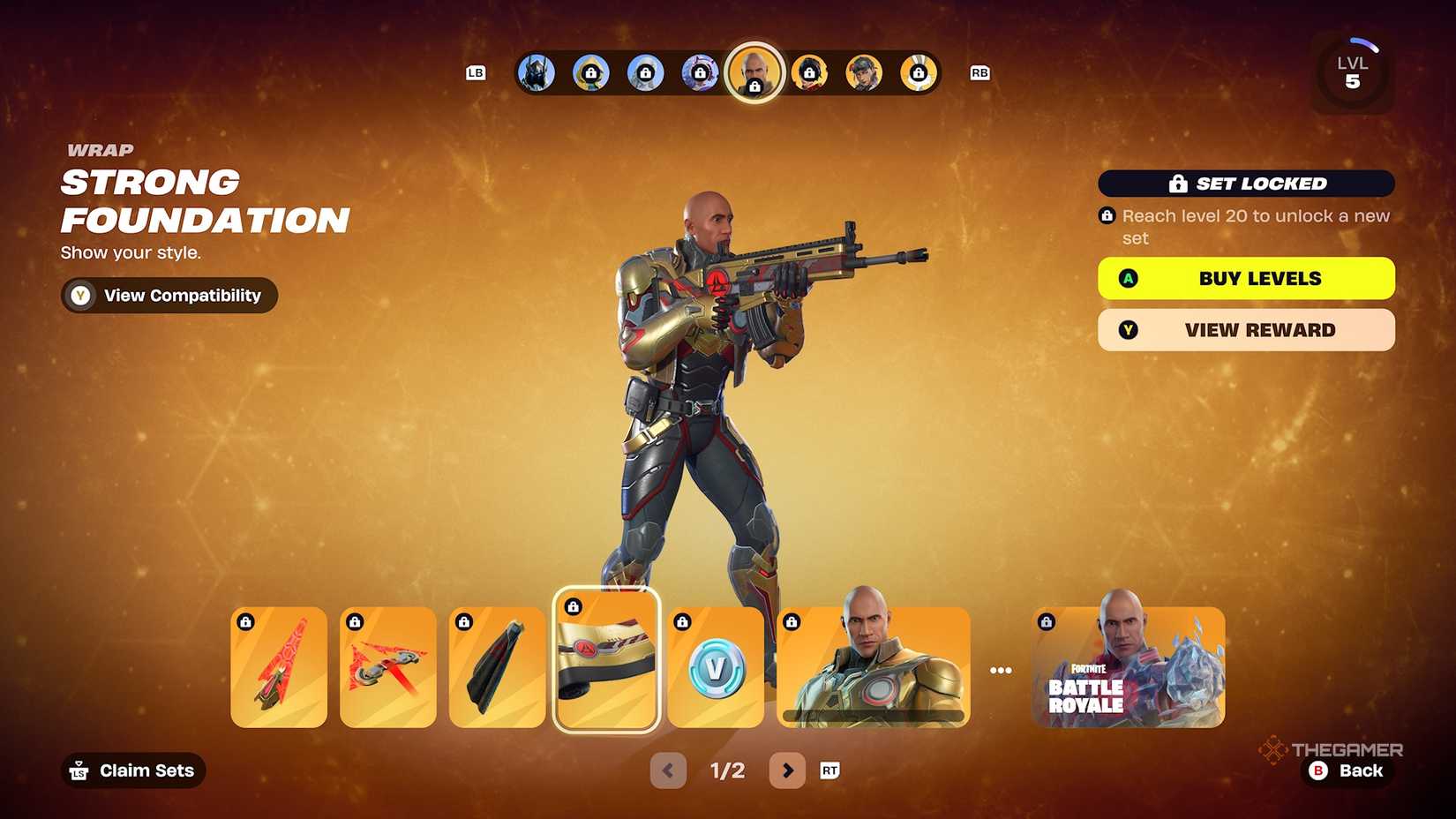The image size is (1456, 819).
Task: Click the ellipsis to reveal hidden rewards
Action: click(1001, 669)
